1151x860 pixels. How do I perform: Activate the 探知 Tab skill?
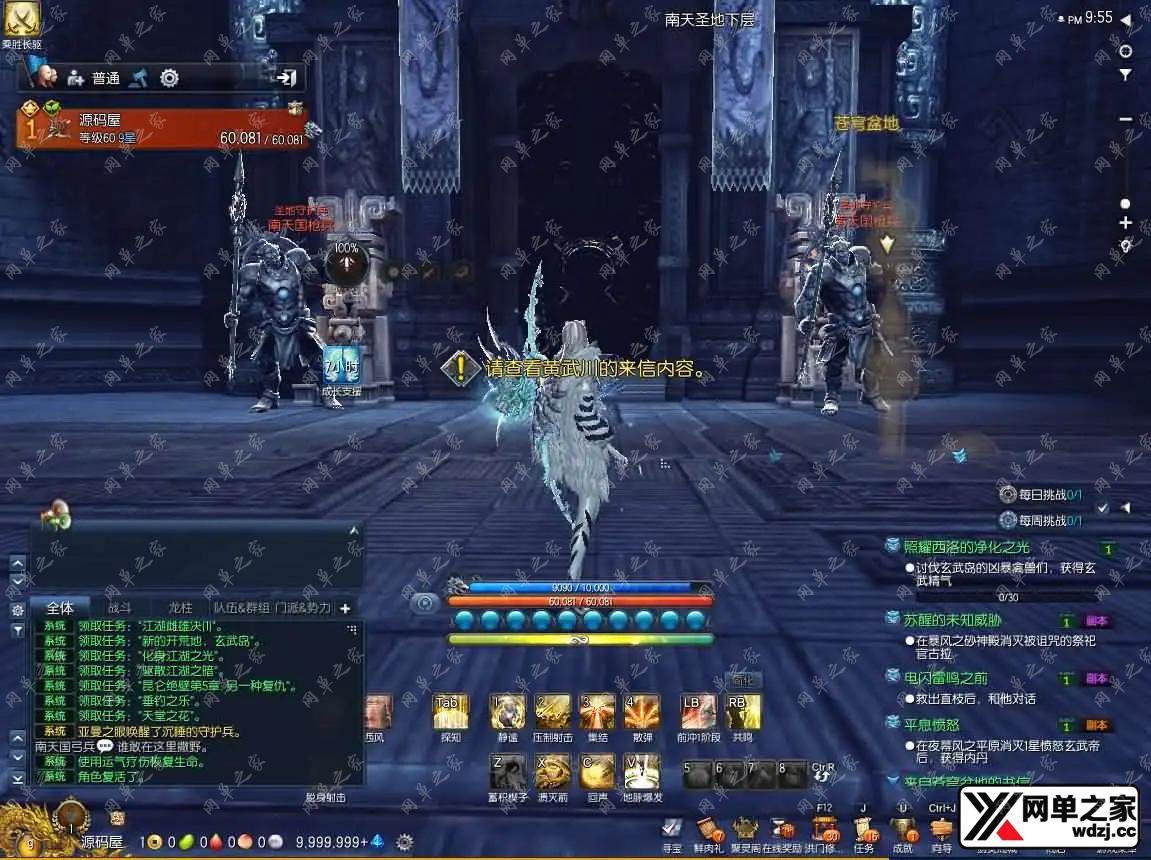[x=450, y=712]
